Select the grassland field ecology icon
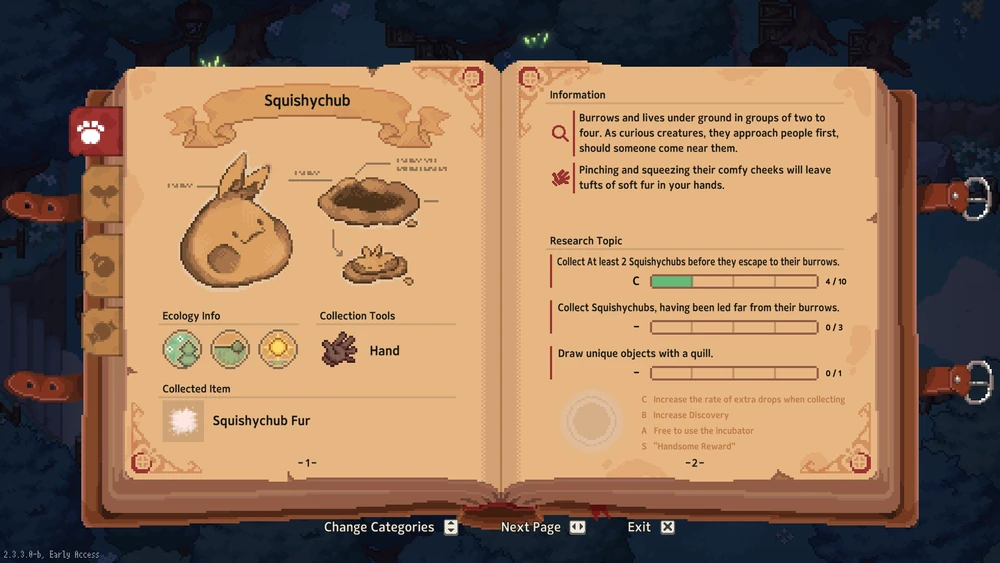The width and height of the screenshot is (1000, 563). point(230,349)
